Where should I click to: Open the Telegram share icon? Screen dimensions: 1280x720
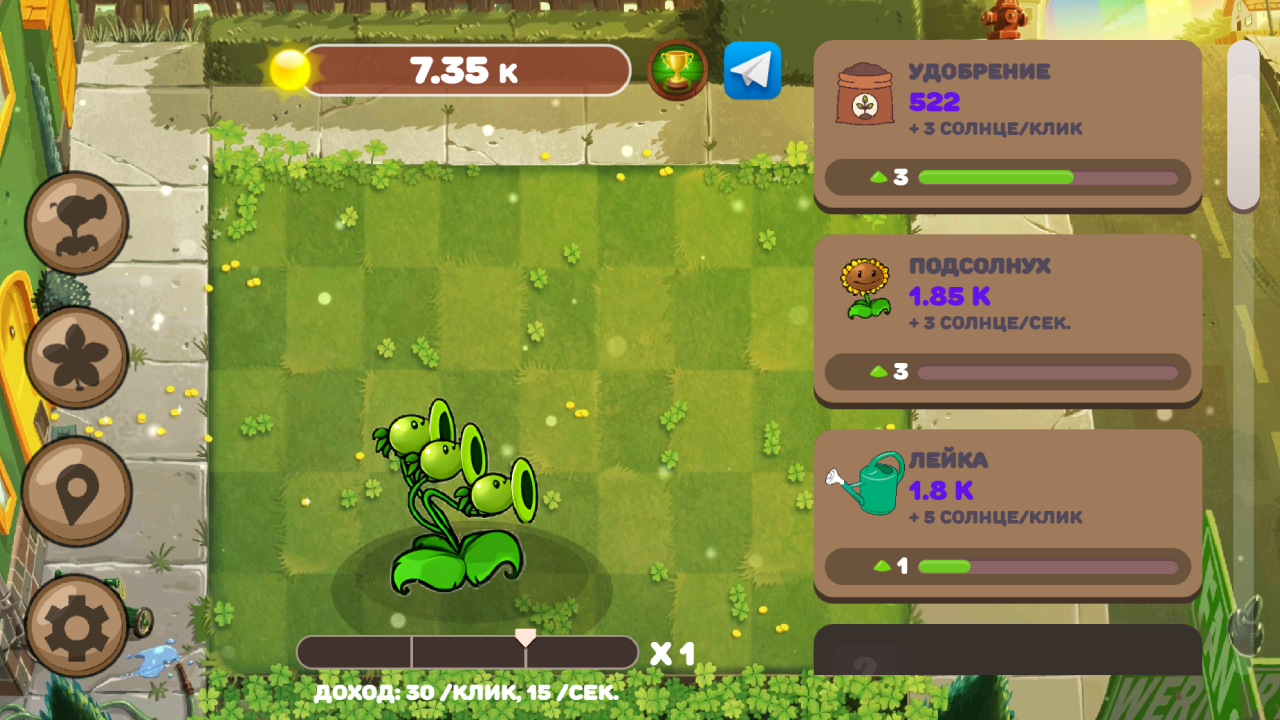[x=752, y=70]
